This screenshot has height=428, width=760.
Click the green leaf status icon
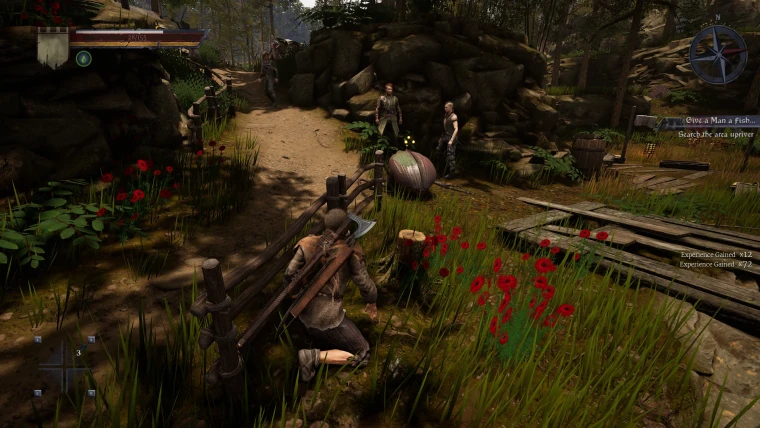tap(84, 58)
